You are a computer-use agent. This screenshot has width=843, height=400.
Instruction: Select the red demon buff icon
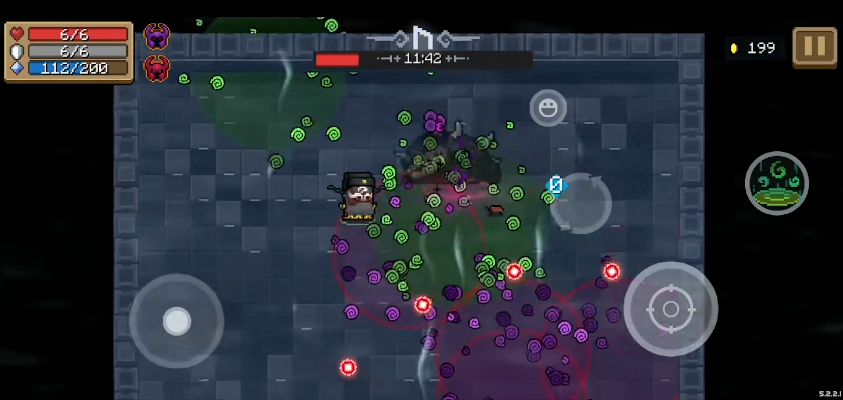click(157, 68)
